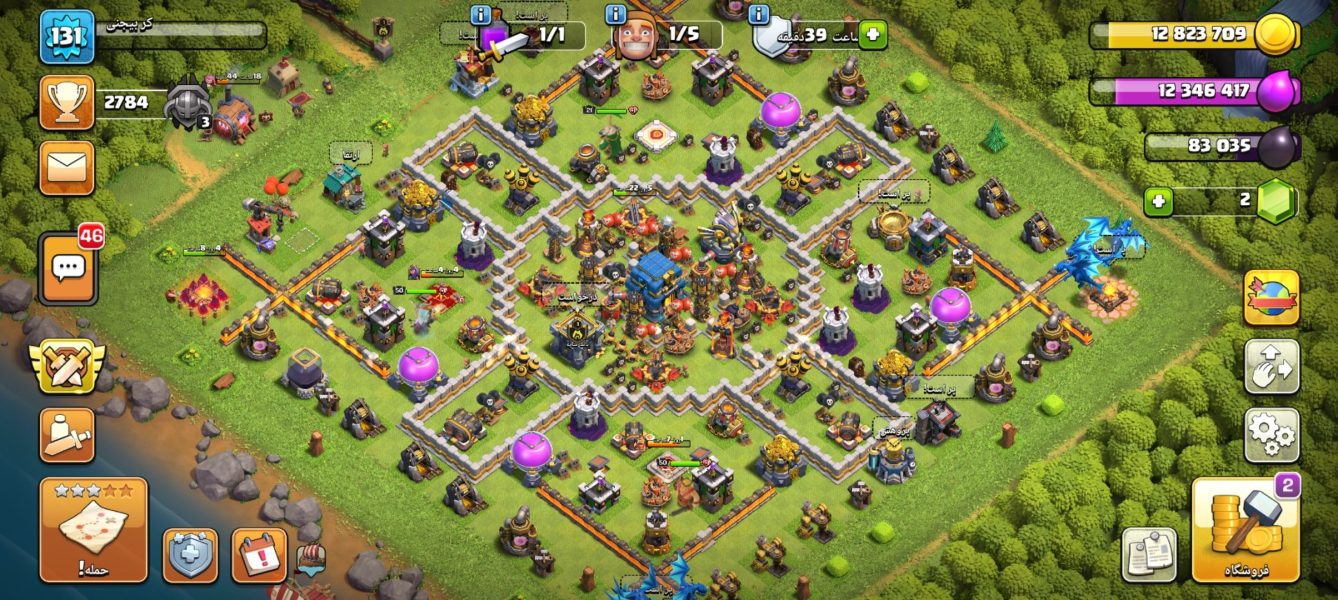This screenshot has width=1338, height=600.
Task: Open the clan war crossed swords button
Action: point(67,366)
